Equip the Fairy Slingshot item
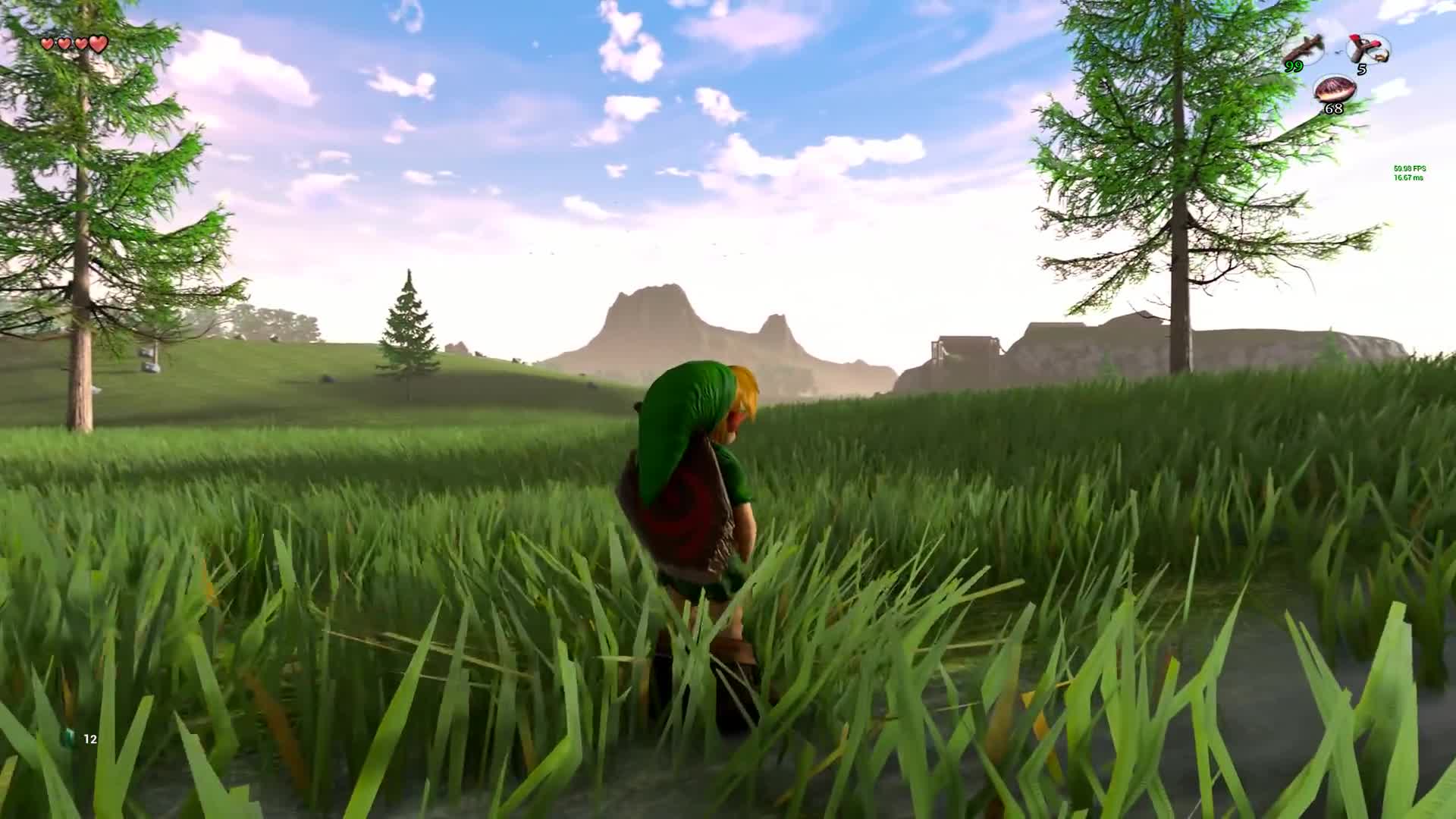This screenshot has width=1456, height=819. click(x=1367, y=50)
